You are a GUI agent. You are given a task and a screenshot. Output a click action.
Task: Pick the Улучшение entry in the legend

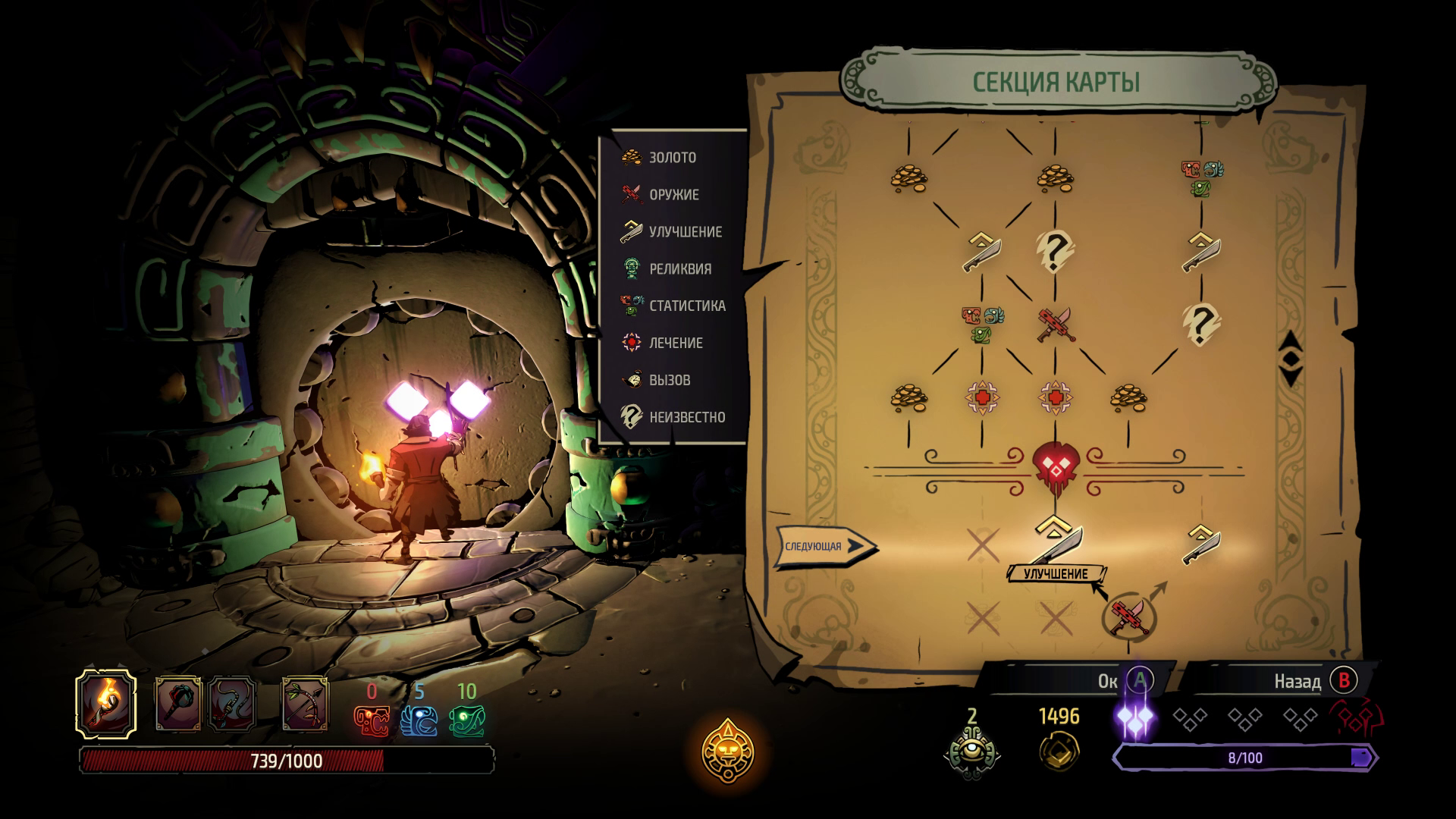coord(672,231)
